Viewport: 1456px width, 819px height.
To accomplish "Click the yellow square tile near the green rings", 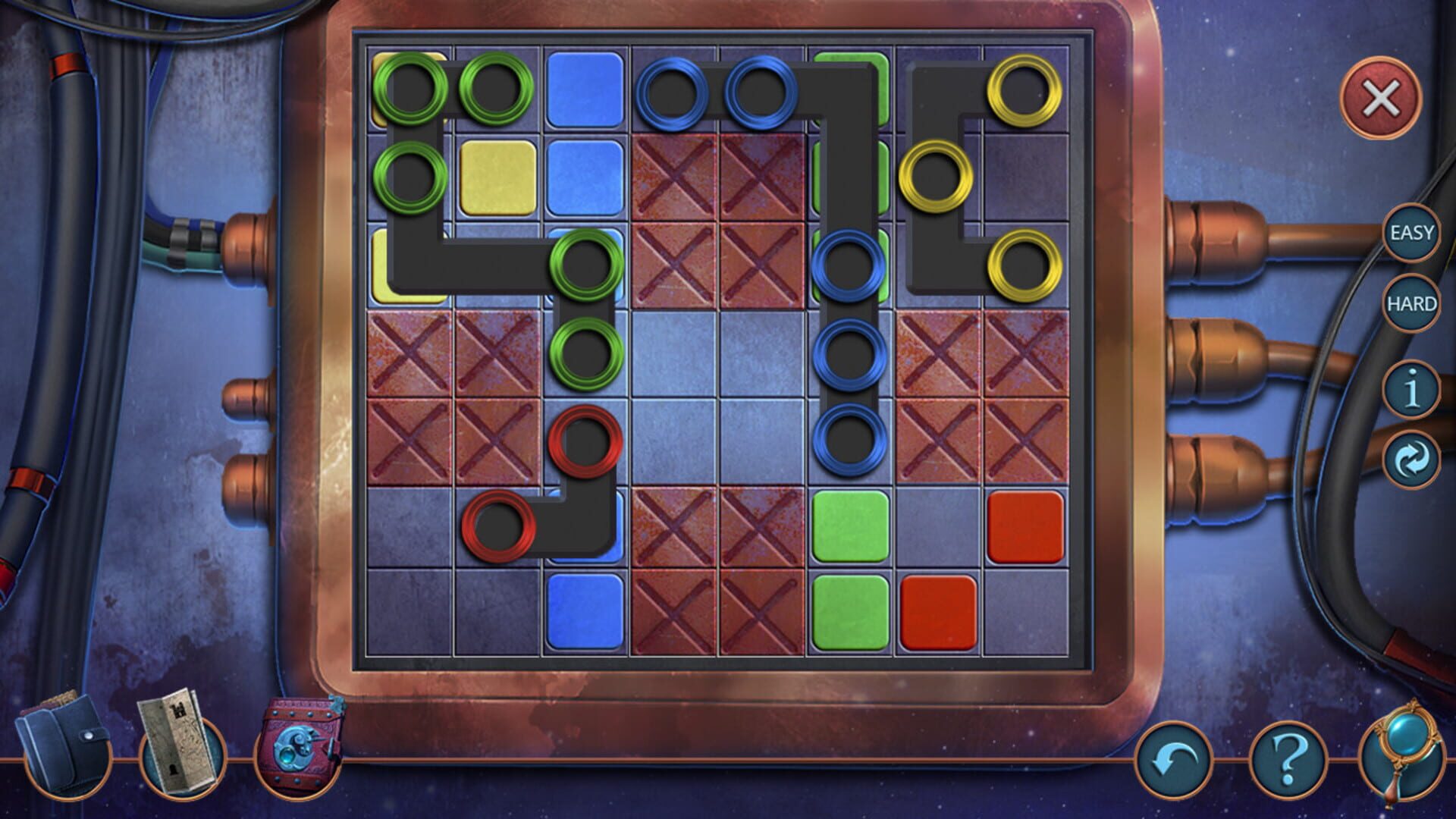I will click(498, 178).
